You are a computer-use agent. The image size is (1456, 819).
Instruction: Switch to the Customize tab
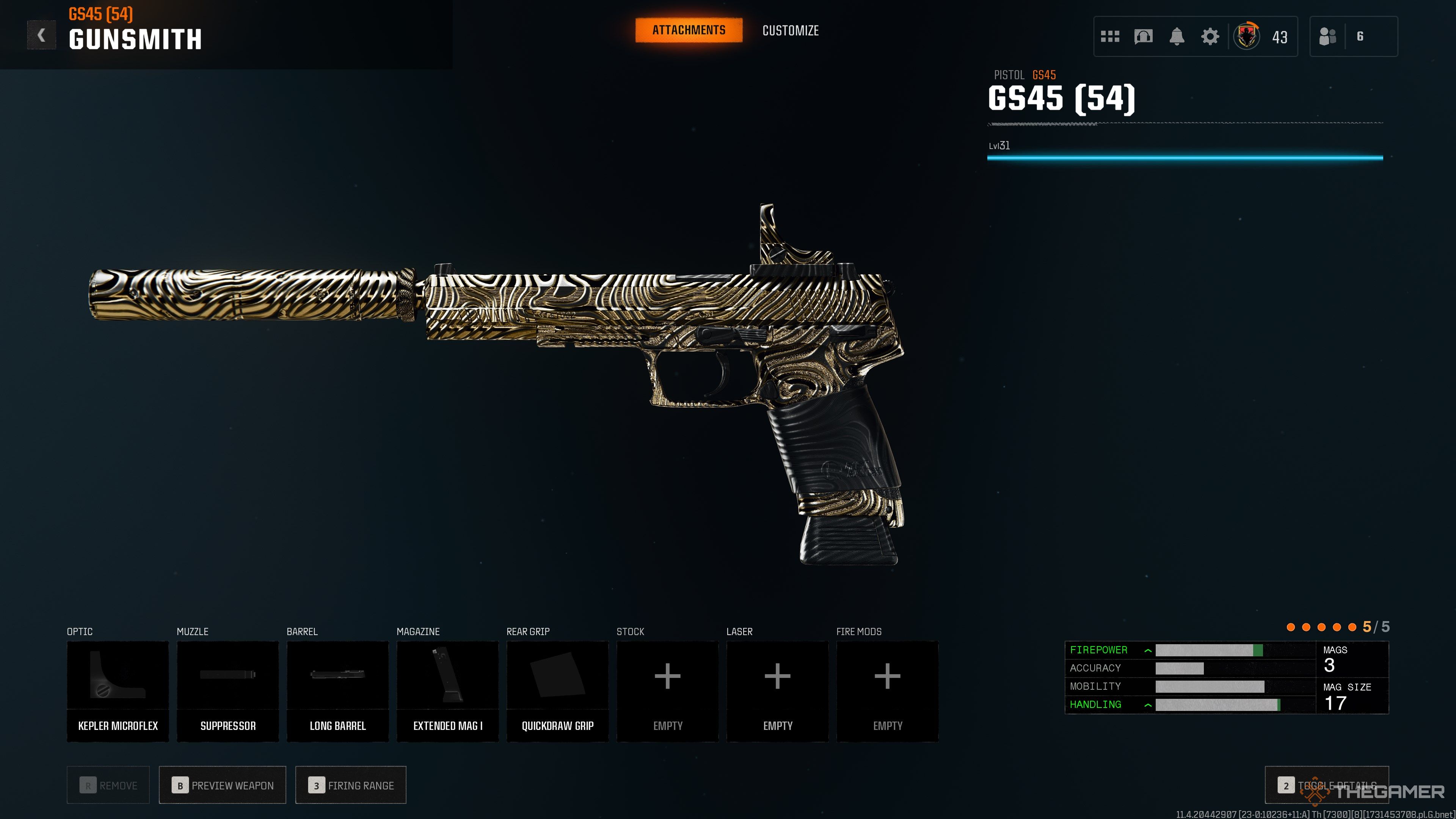click(790, 30)
